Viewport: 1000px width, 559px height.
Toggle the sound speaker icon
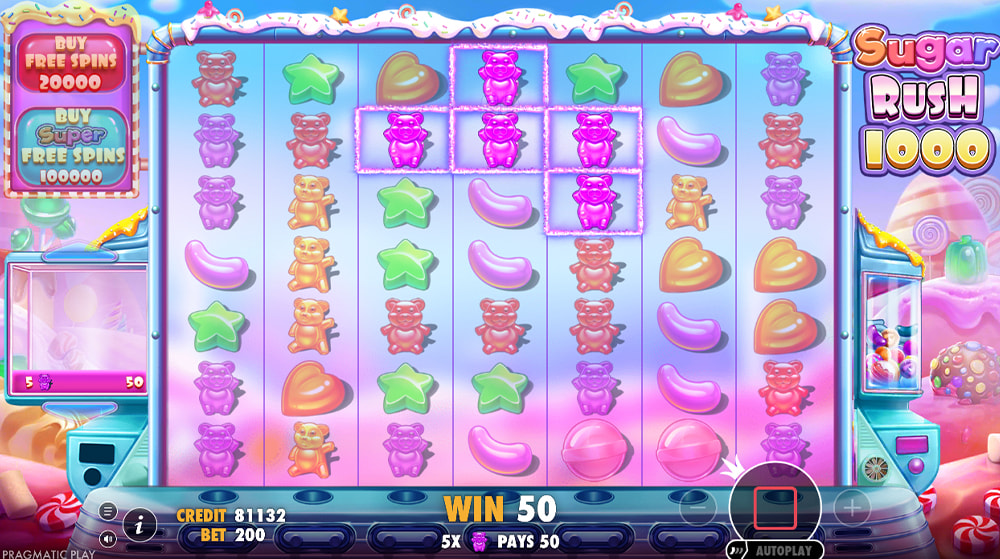[108, 538]
